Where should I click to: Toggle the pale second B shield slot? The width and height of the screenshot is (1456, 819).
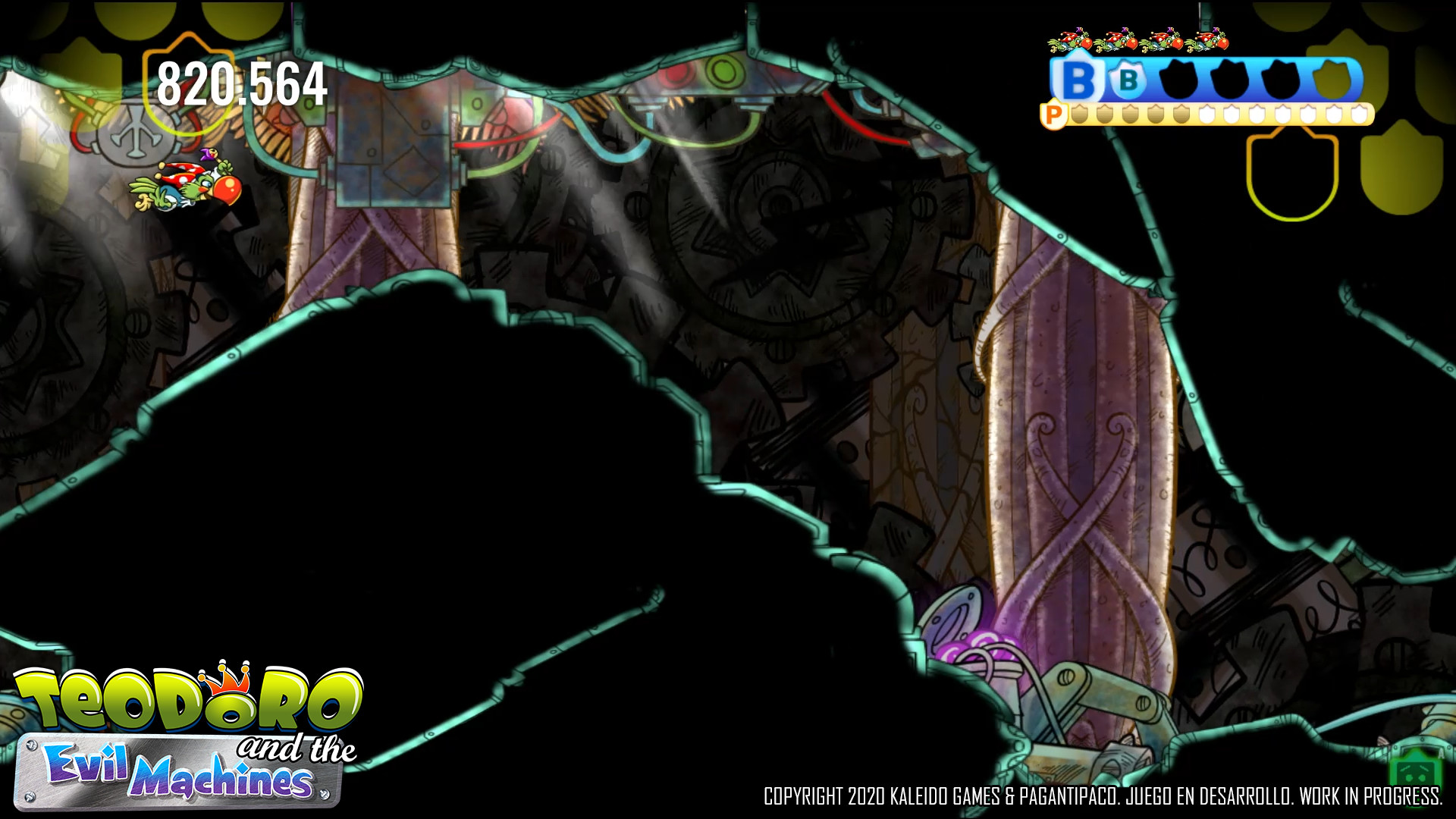[1128, 77]
